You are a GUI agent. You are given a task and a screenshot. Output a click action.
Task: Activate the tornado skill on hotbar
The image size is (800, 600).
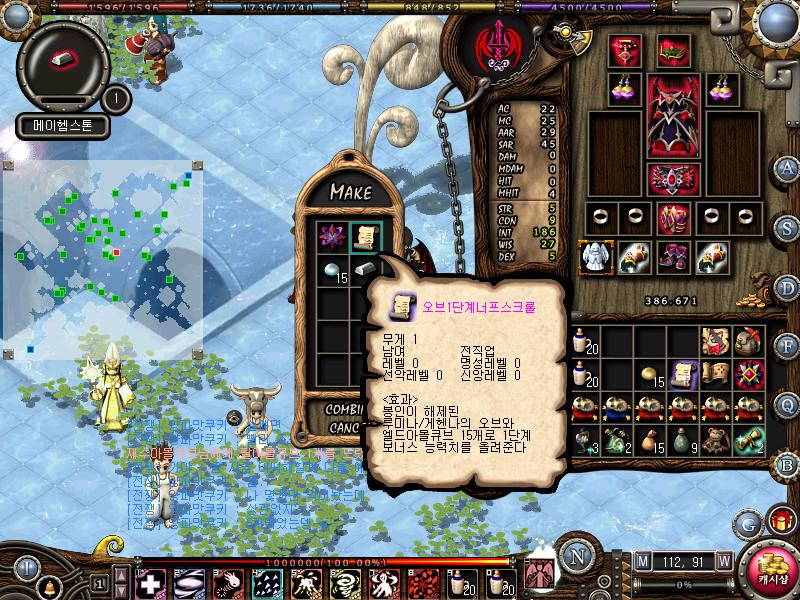coord(344,582)
